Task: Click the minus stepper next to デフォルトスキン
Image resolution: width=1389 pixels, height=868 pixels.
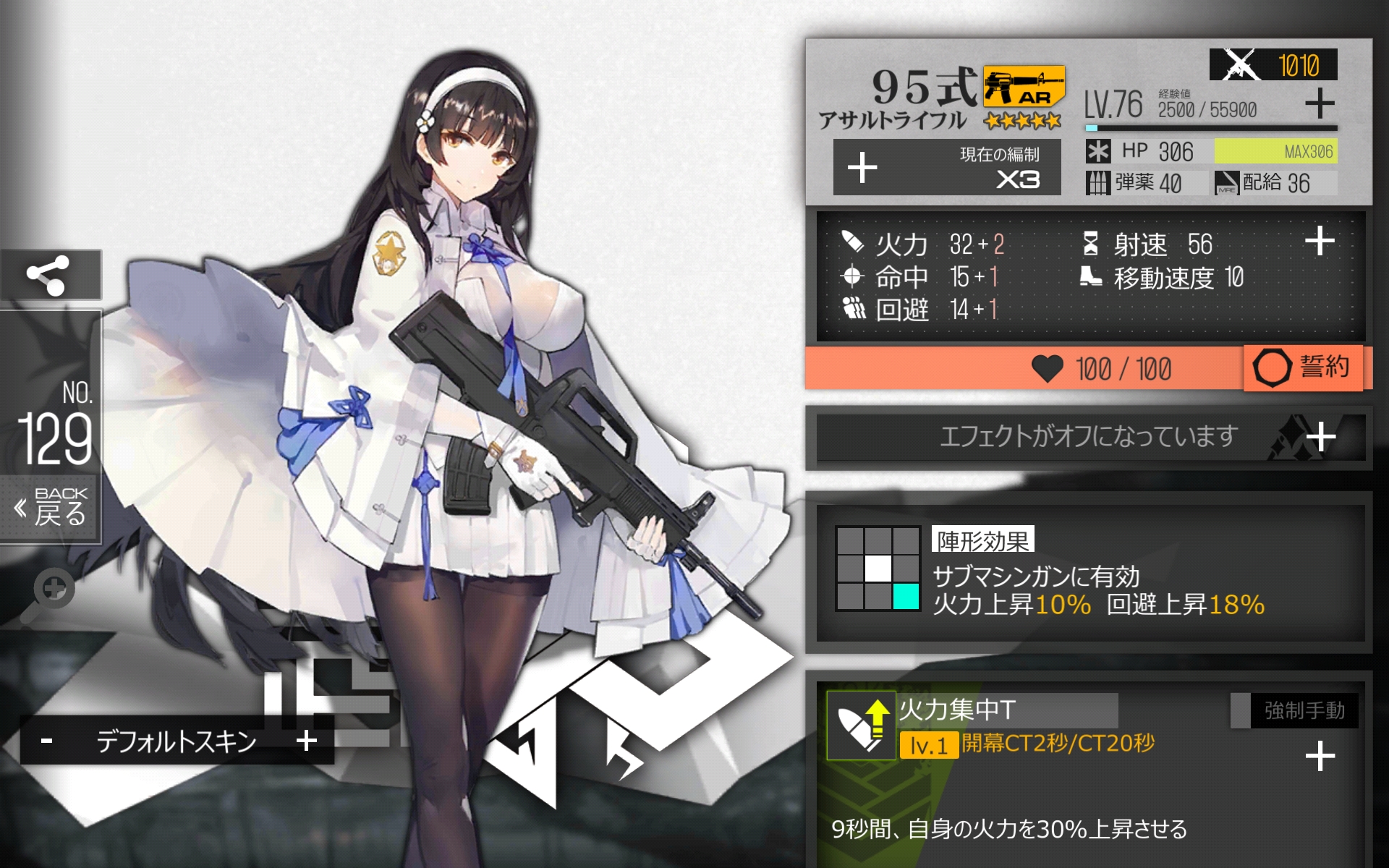Action: point(47,739)
